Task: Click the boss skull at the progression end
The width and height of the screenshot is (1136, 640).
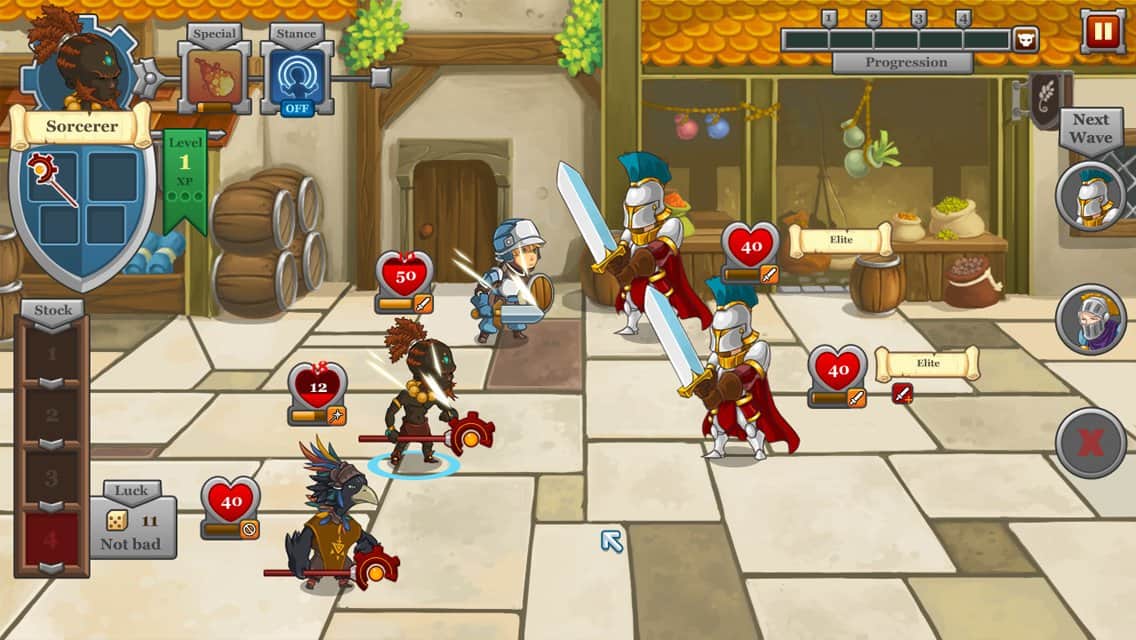Action: [1025, 40]
